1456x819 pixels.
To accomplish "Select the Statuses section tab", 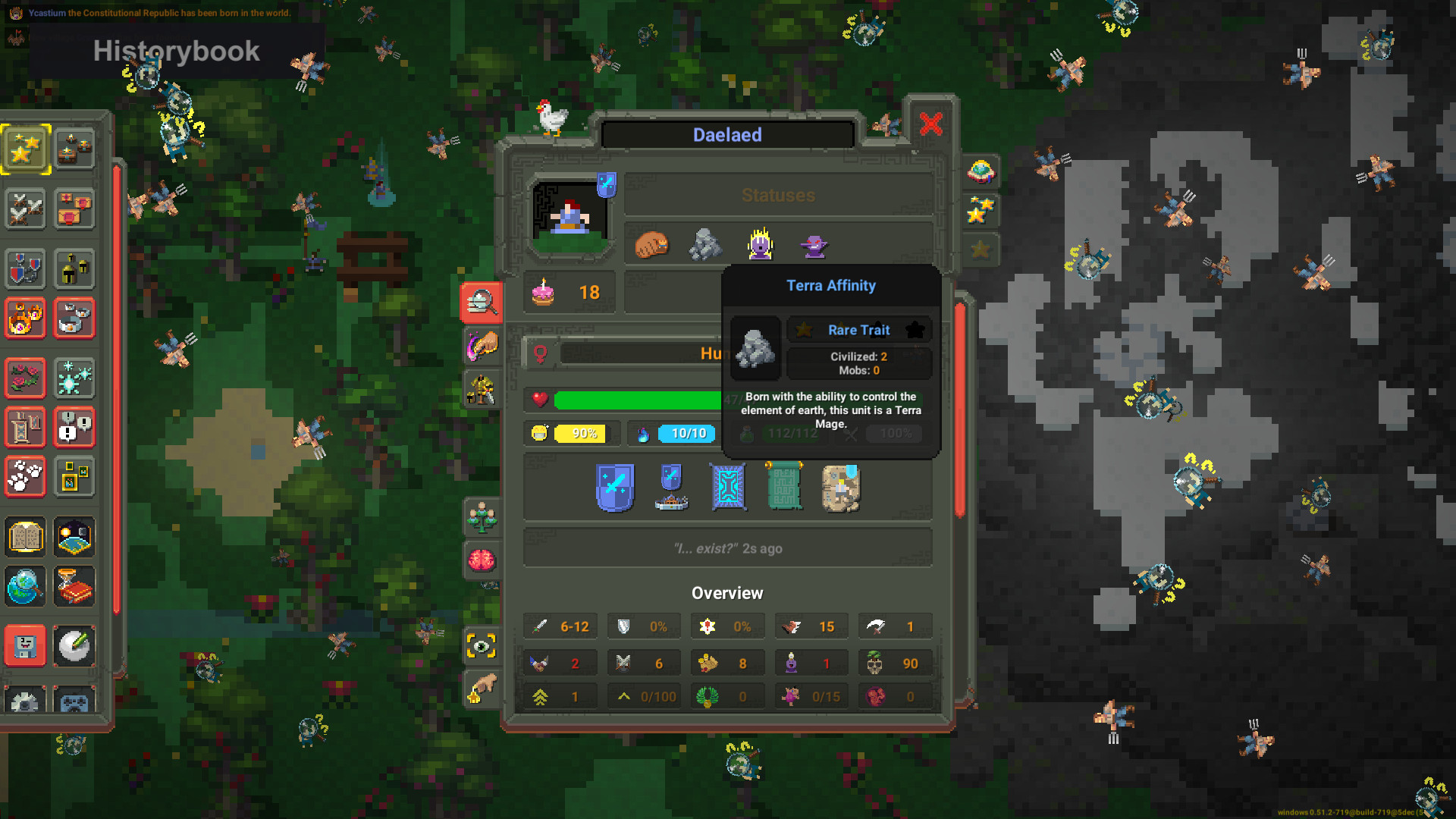I will [778, 195].
